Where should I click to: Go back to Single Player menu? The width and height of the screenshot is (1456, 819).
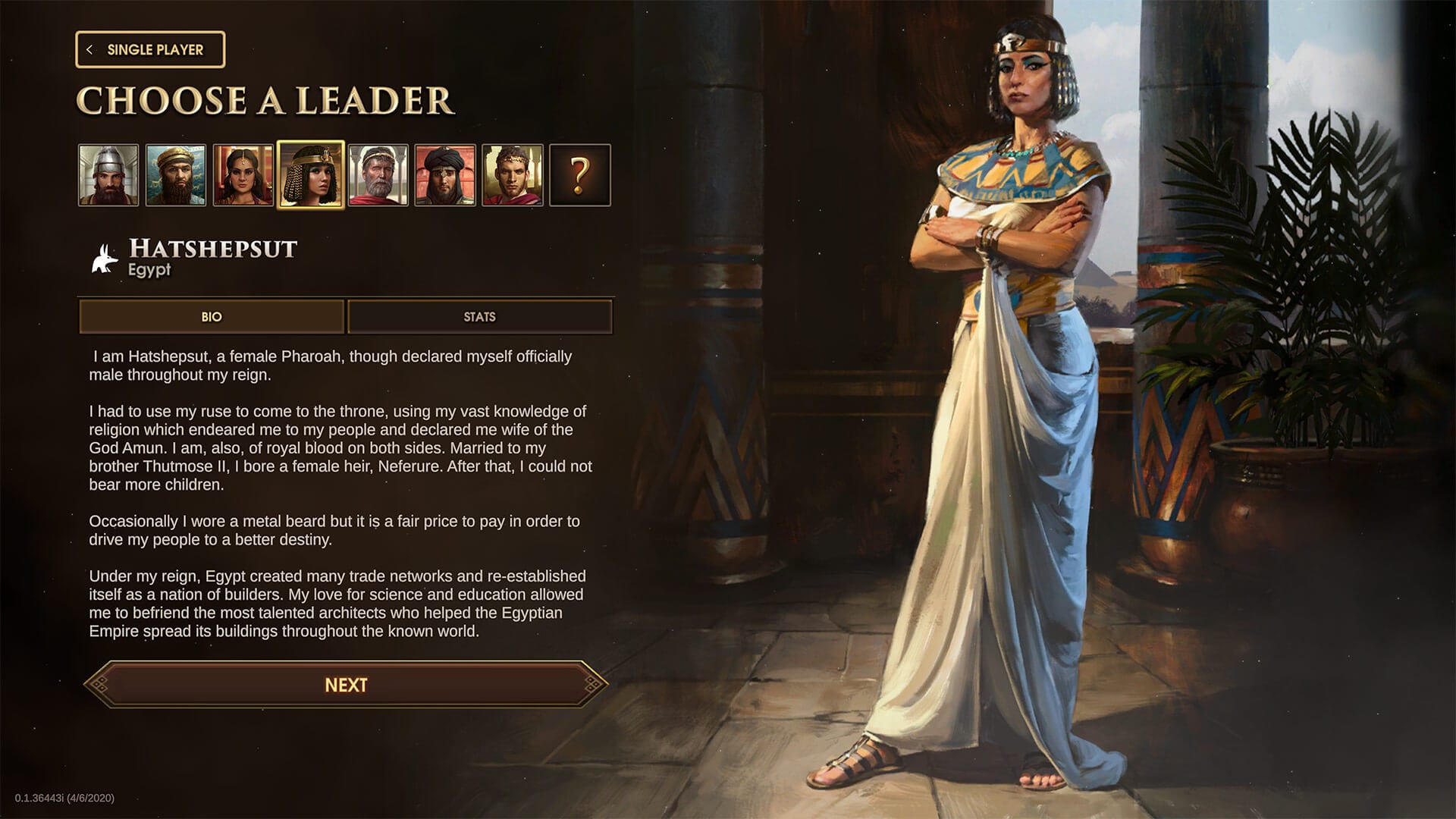point(150,50)
